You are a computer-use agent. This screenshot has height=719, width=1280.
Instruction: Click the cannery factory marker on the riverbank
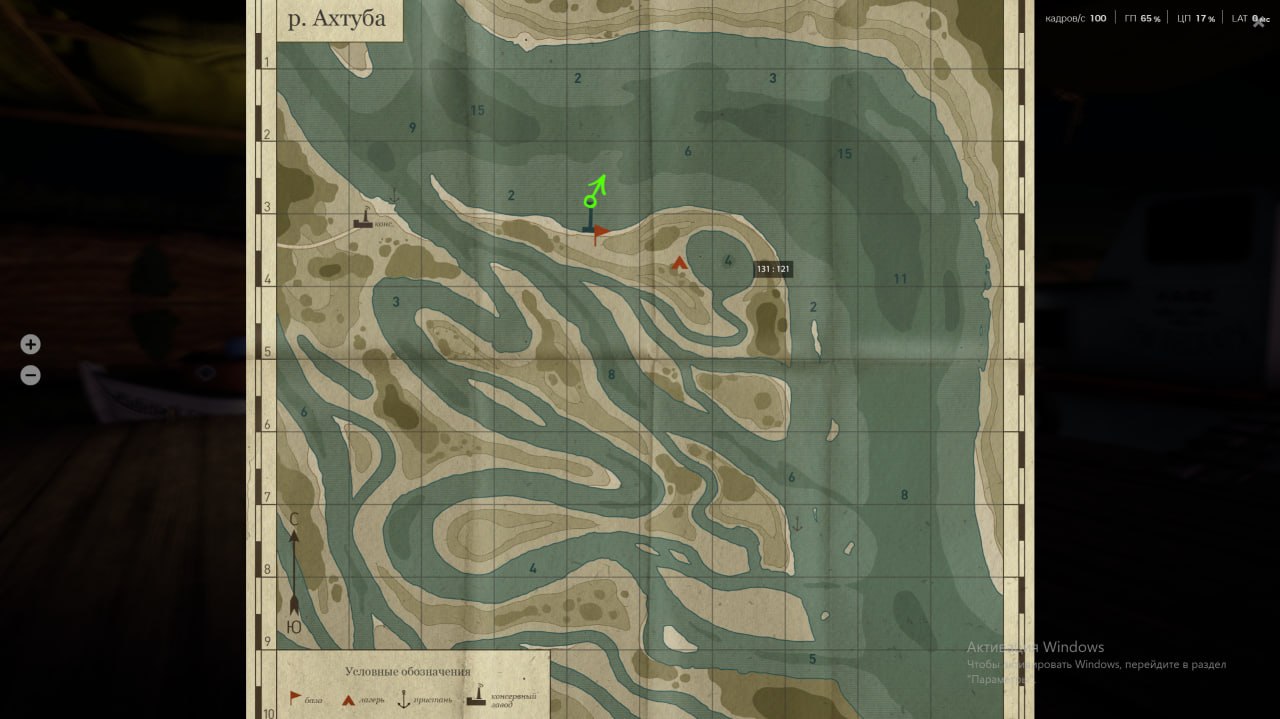pyautogui.click(x=363, y=218)
